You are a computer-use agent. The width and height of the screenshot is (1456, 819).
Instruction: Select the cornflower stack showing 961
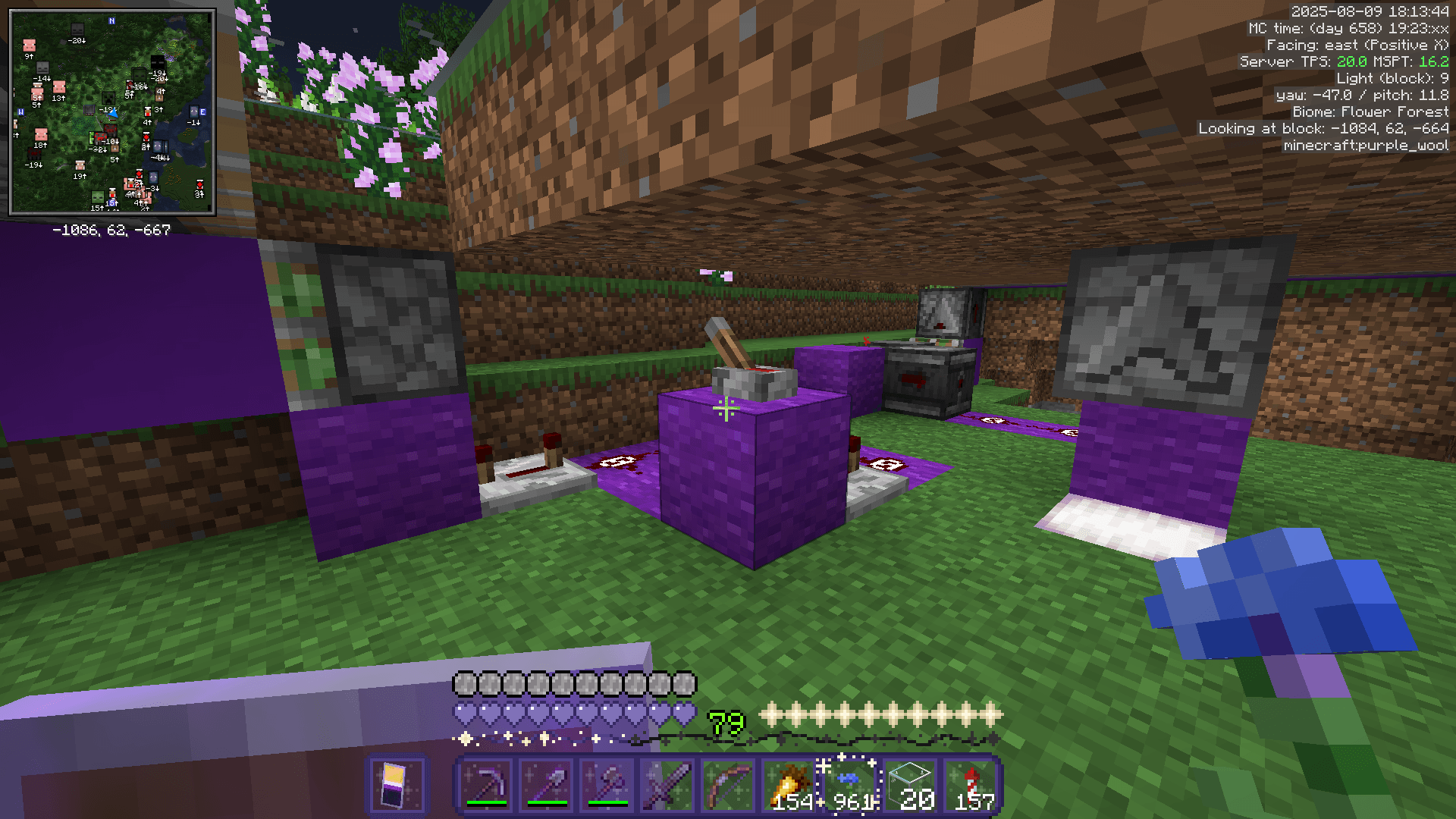click(x=851, y=781)
